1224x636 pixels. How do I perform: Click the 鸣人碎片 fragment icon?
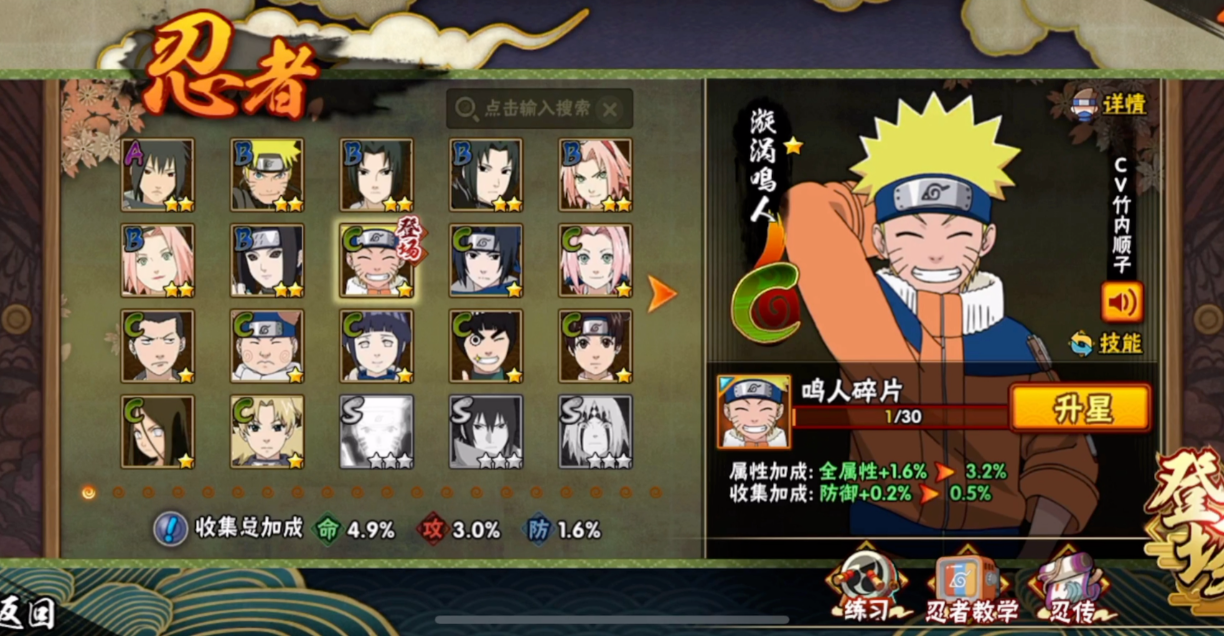click(753, 411)
